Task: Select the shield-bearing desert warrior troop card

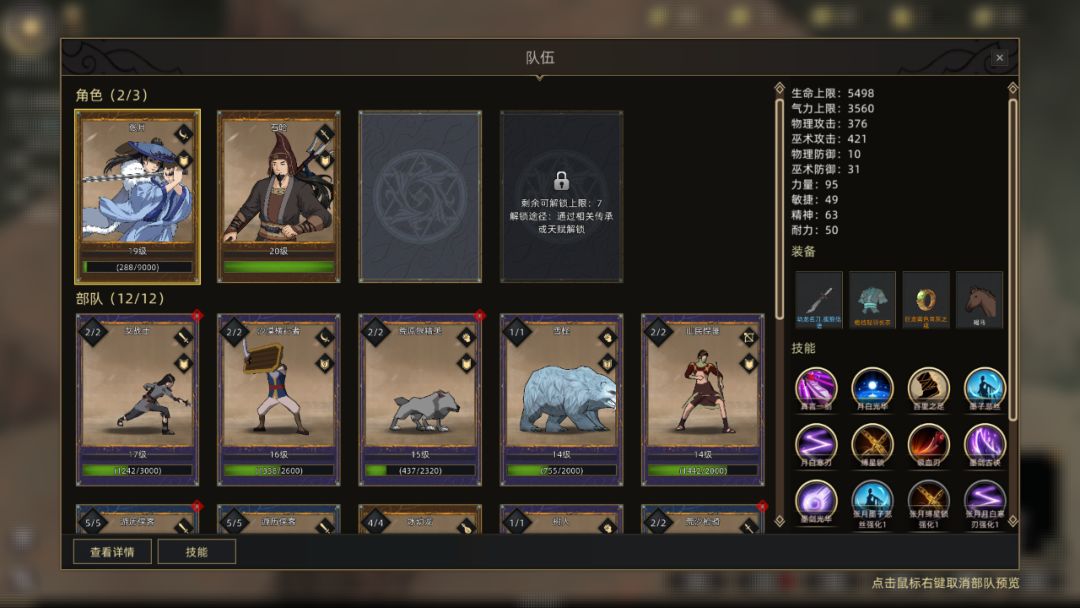Action: (279, 399)
